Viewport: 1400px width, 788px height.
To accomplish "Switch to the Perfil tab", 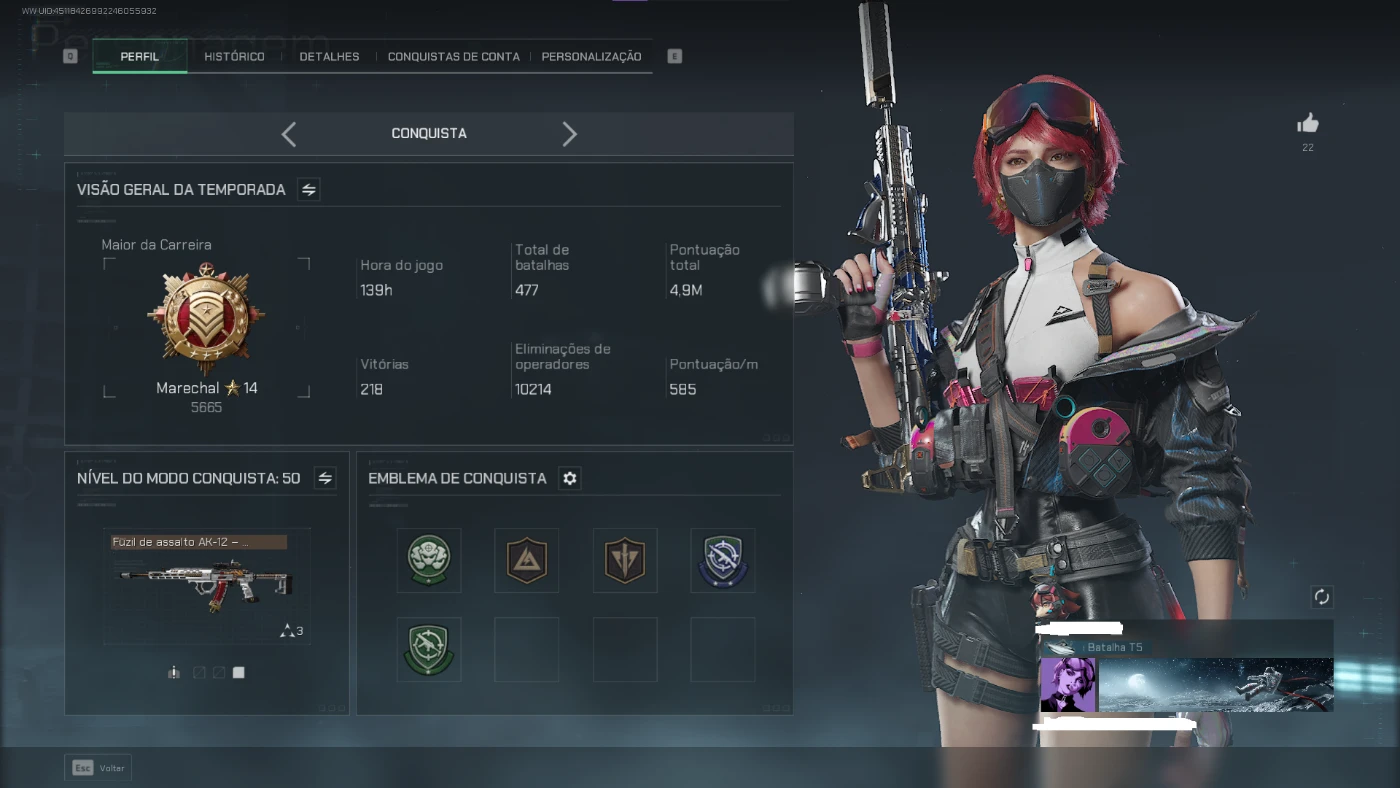I will tap(140, 57).
